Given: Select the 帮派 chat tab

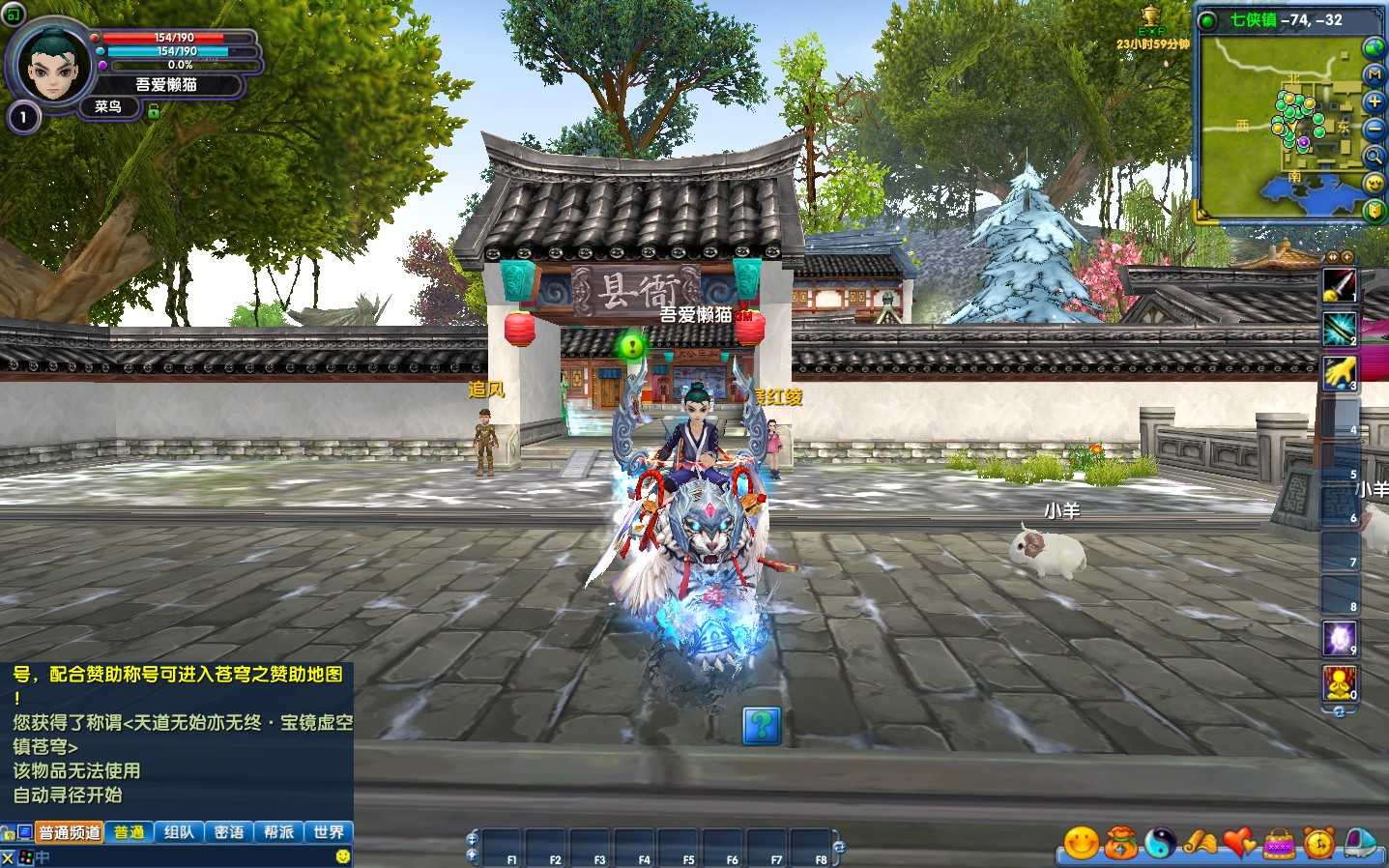Looking at the screenshot, I should 278,832.
